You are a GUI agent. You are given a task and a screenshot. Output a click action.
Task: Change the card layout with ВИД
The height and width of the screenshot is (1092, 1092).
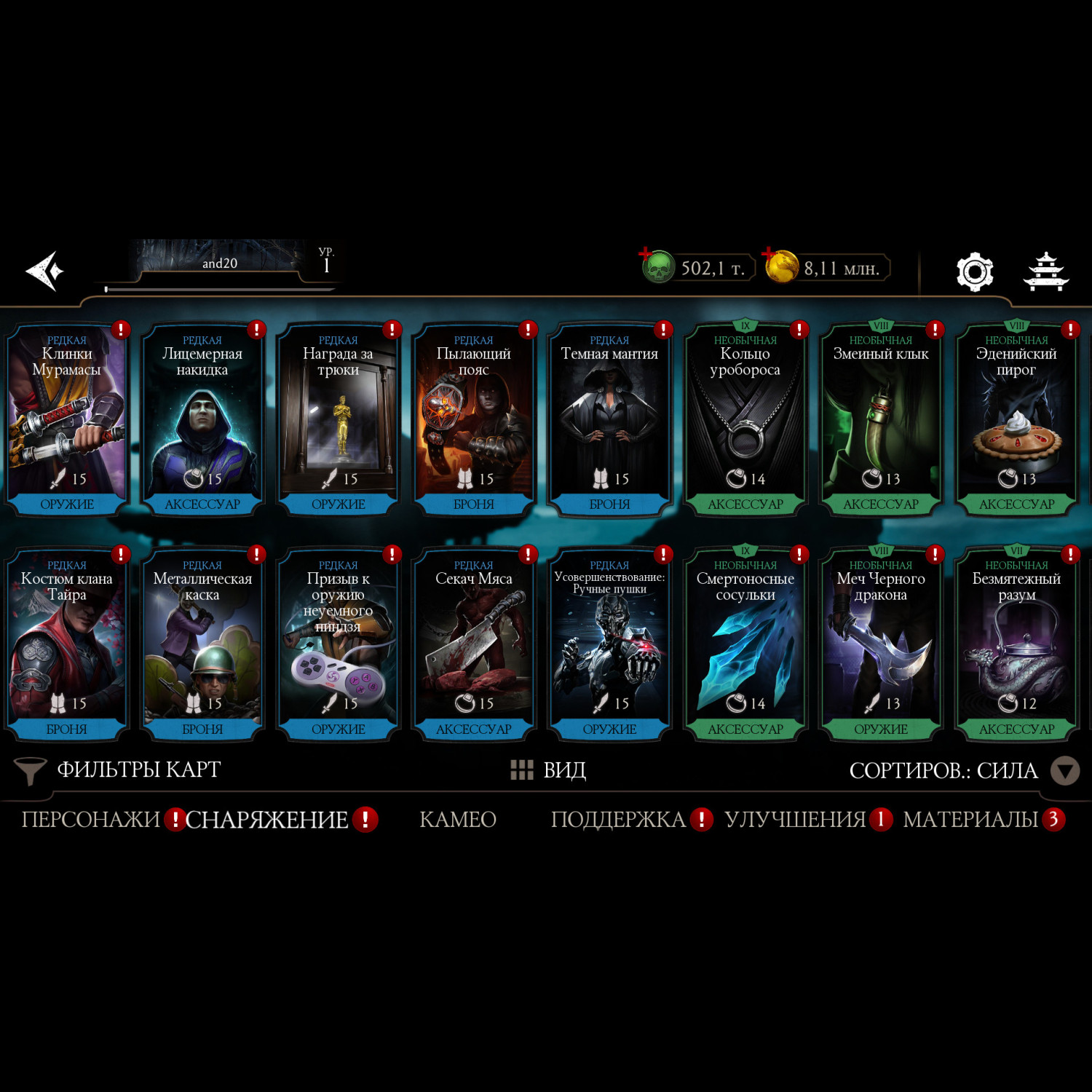(x=550, y=770)
